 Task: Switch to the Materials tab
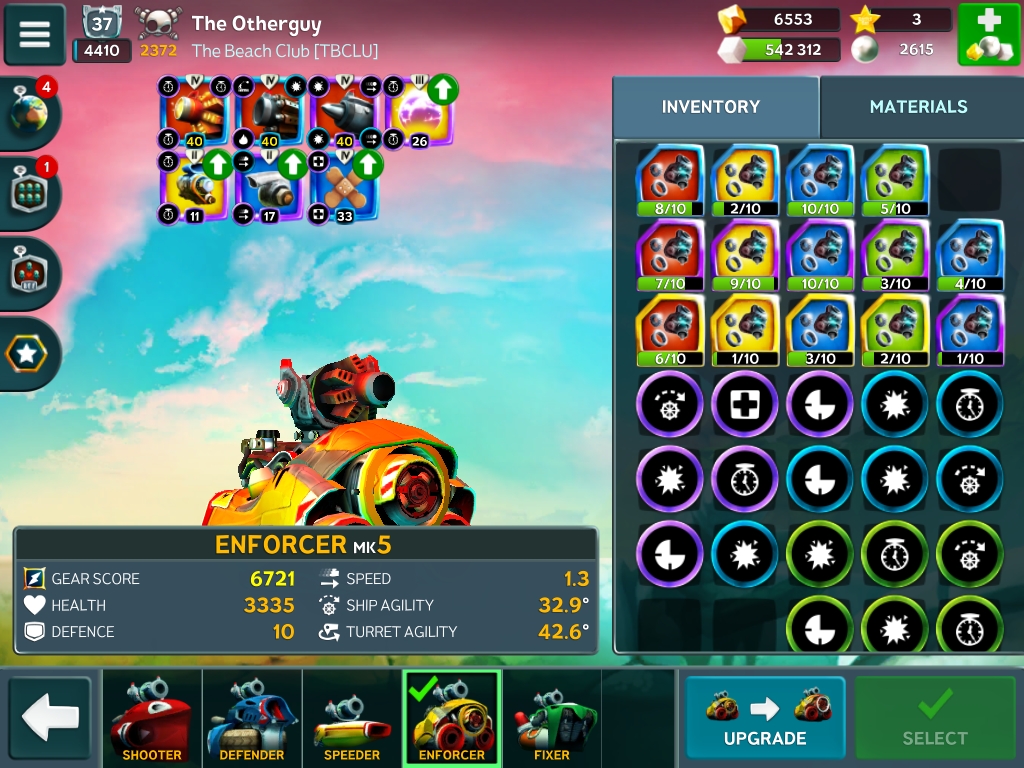tap(918, 107)
